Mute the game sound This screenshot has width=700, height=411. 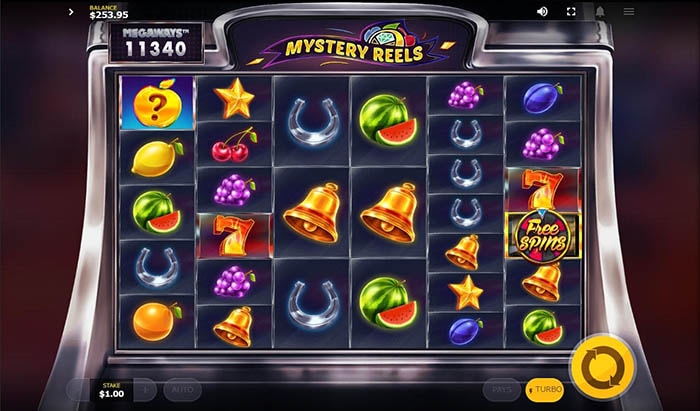tap(543, 12)
